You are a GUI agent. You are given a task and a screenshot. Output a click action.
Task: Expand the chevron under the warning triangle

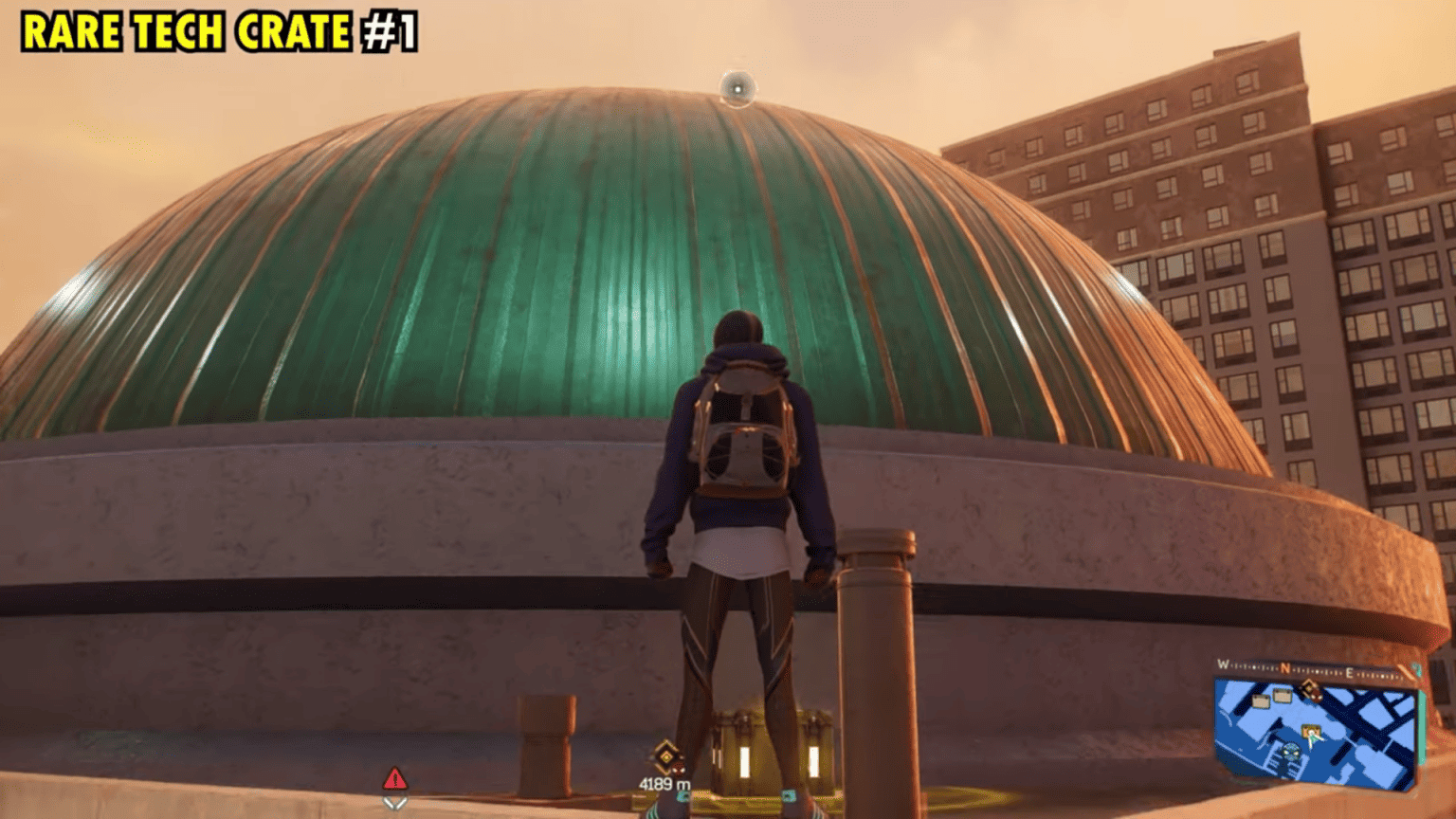point(395,805)
